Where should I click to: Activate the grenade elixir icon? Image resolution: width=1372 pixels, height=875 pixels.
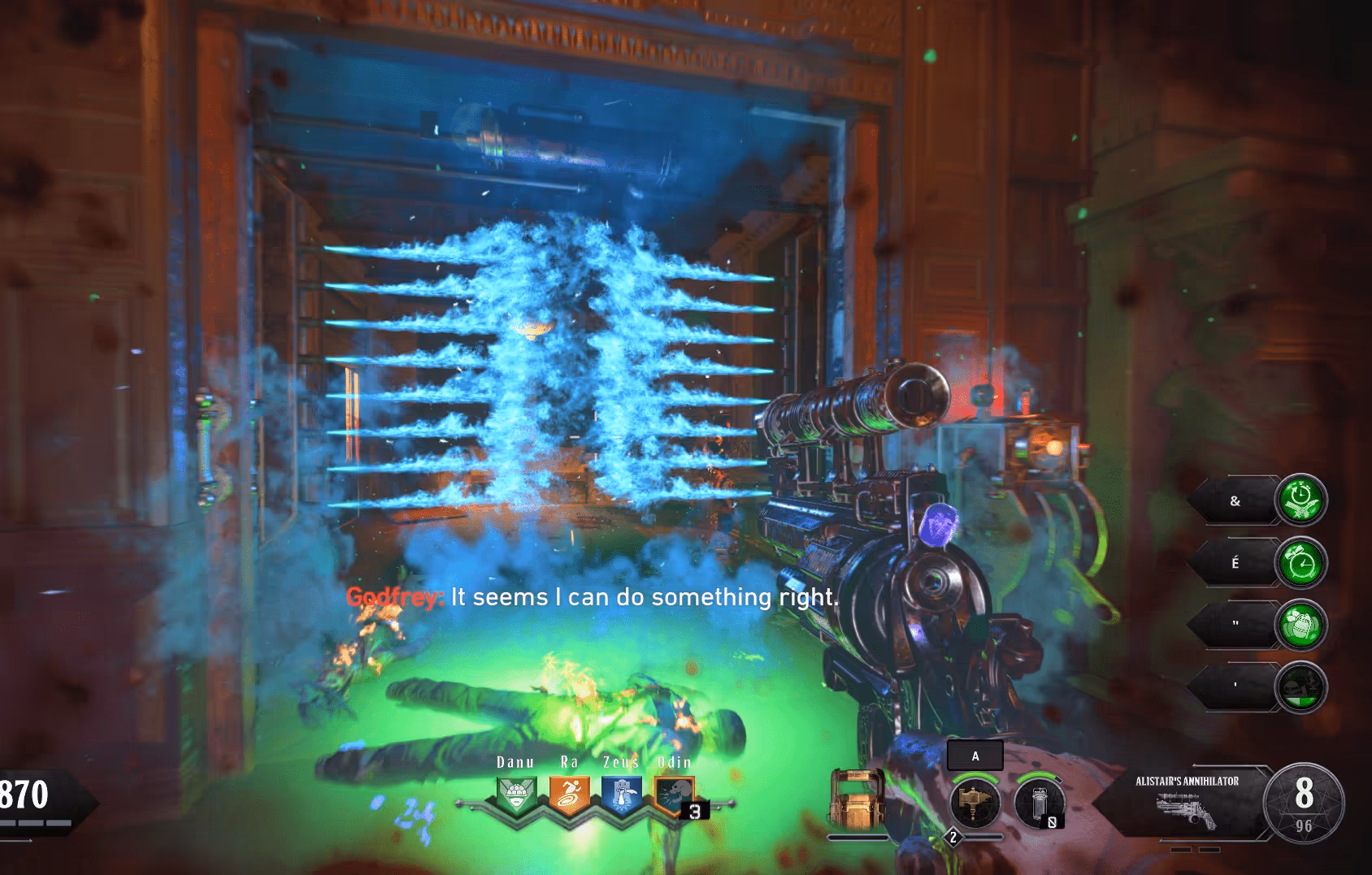coord(1300,625)
